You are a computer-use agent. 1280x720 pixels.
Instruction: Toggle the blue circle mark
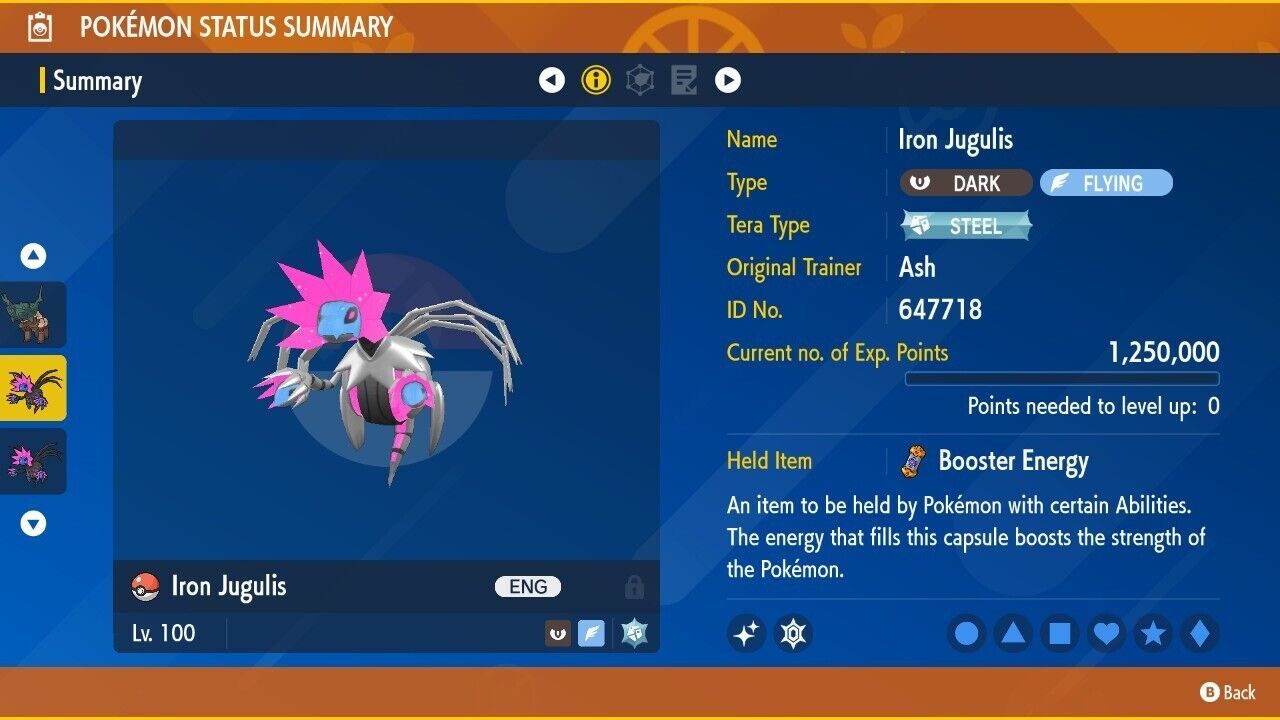pyautogui.click(x=966, y=633)
